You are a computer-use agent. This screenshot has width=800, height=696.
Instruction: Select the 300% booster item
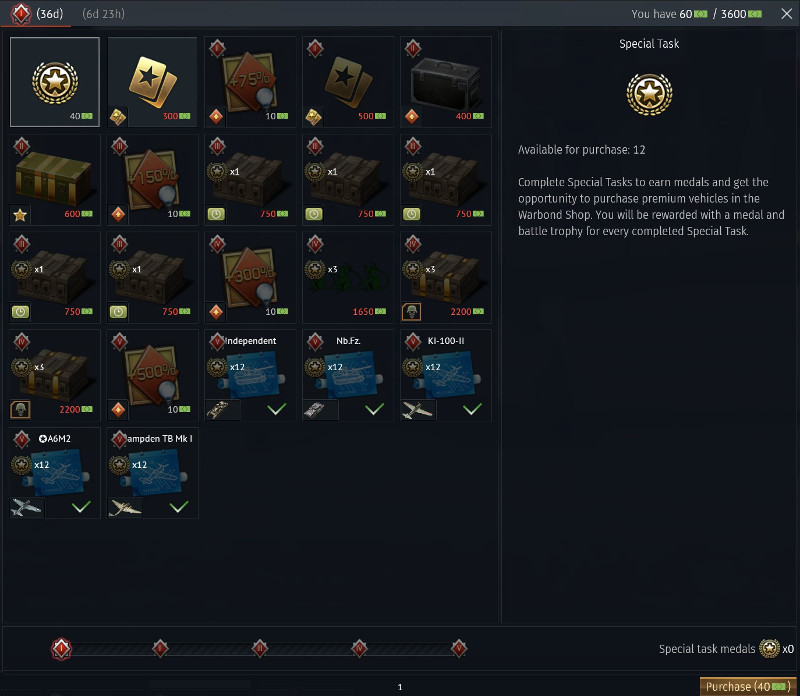[x=250, y=277]
